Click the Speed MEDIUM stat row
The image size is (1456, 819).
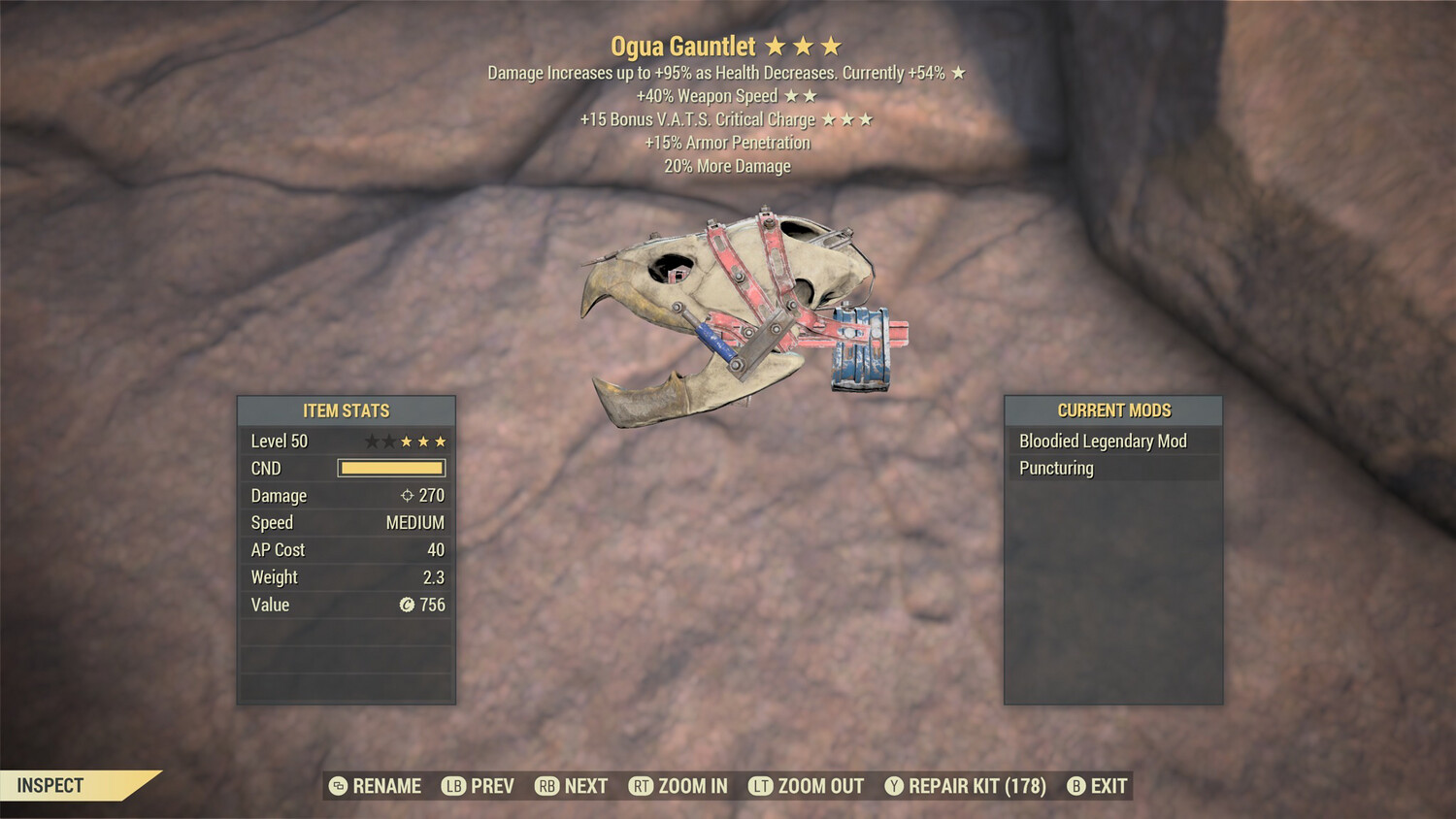point(346,522)
